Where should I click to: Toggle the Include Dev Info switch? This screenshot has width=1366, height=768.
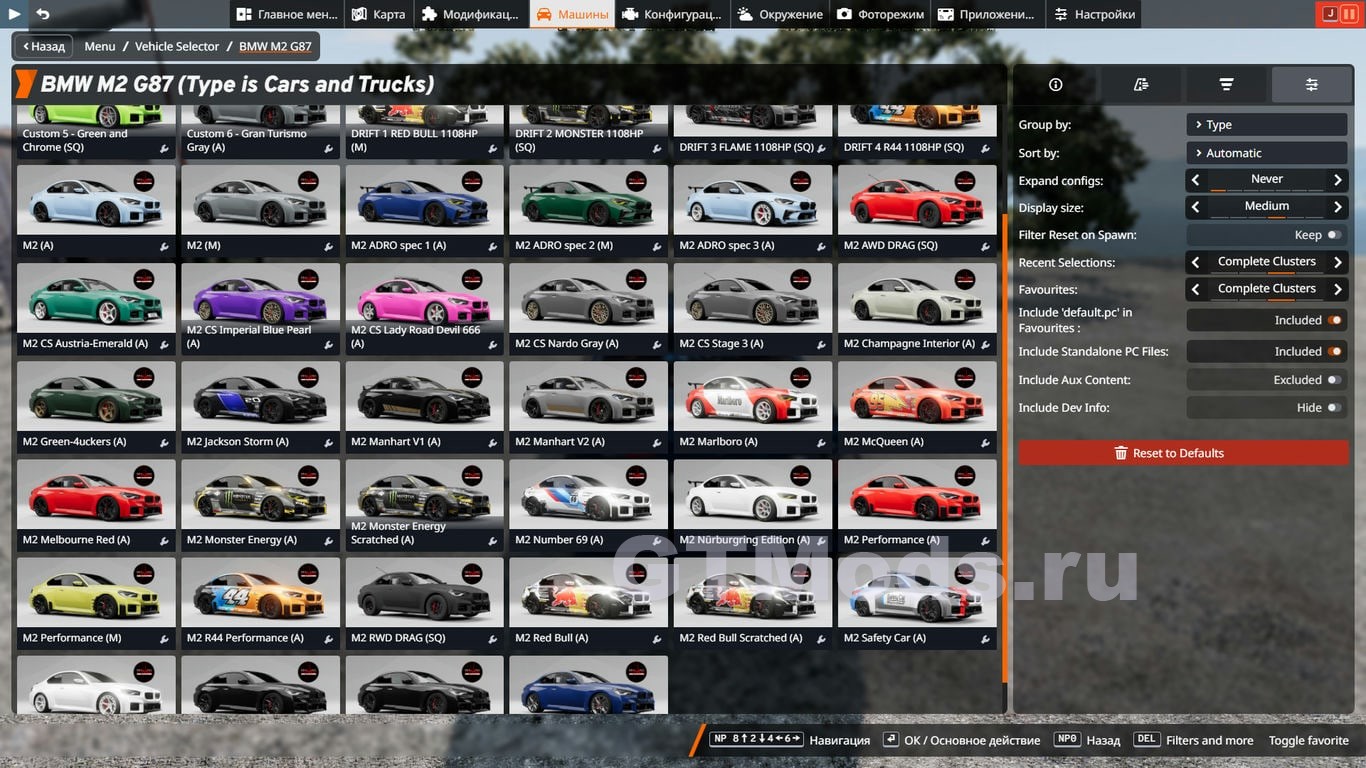click(x=1333, y=408)
